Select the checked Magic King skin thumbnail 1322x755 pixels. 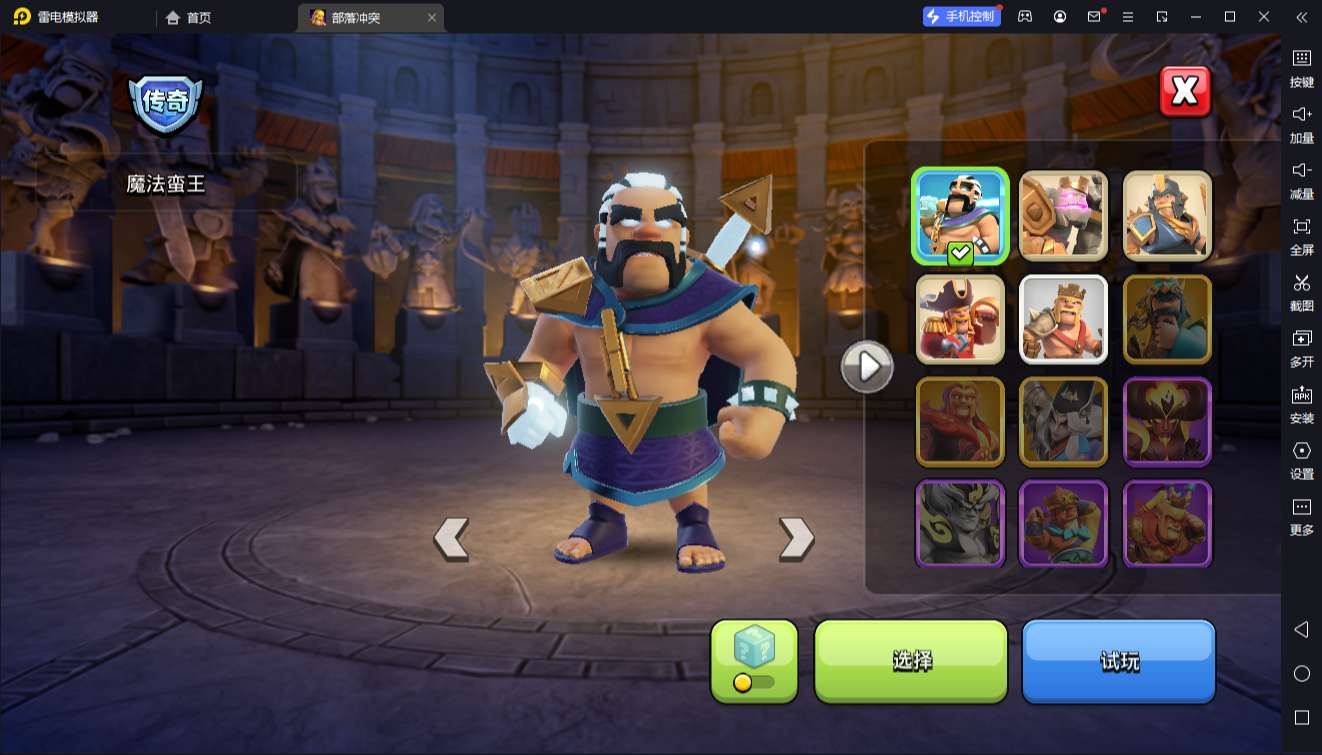(x=960, y=216)
